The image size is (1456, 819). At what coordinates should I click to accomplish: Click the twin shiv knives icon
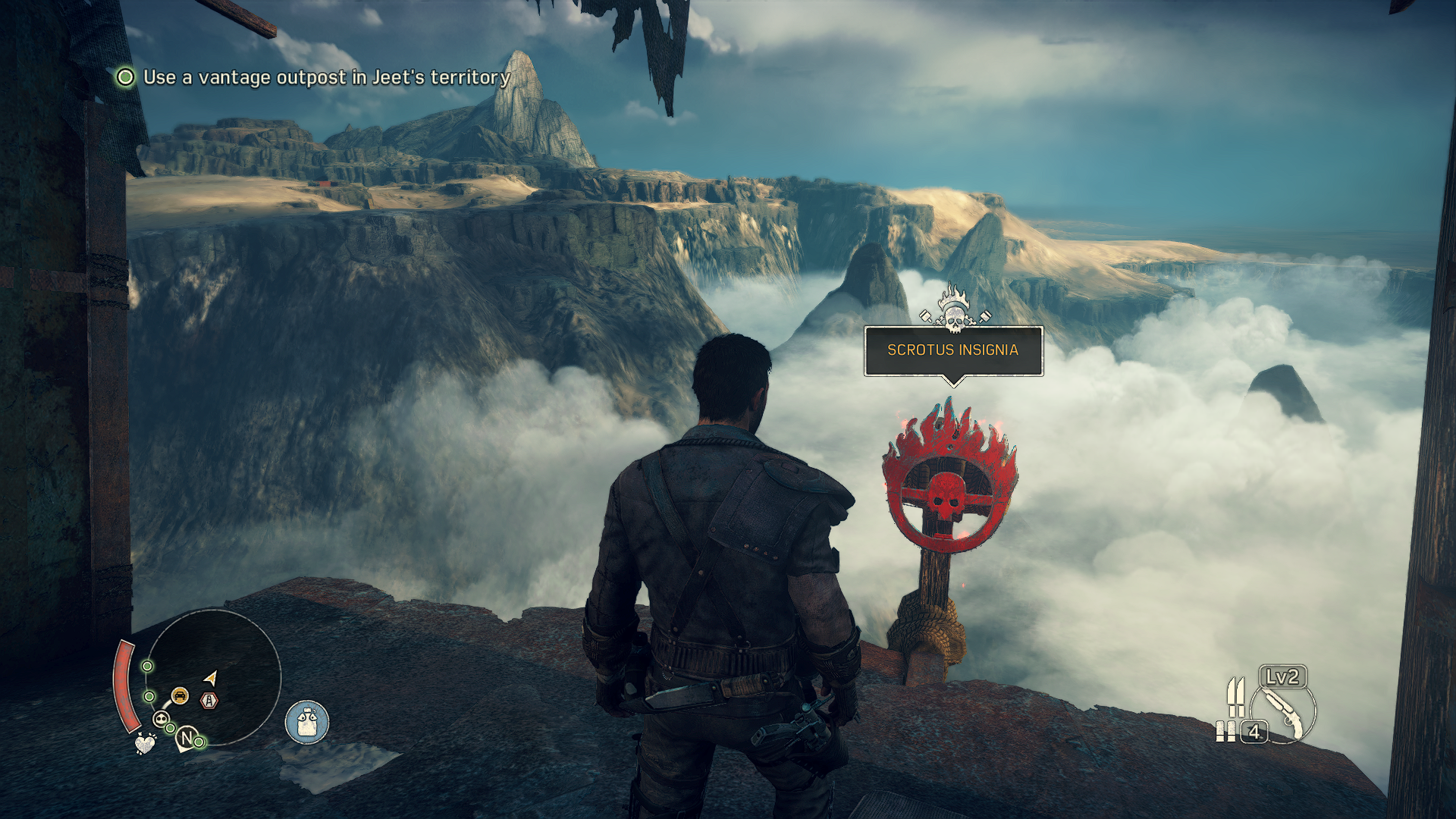click(1235, 696)
